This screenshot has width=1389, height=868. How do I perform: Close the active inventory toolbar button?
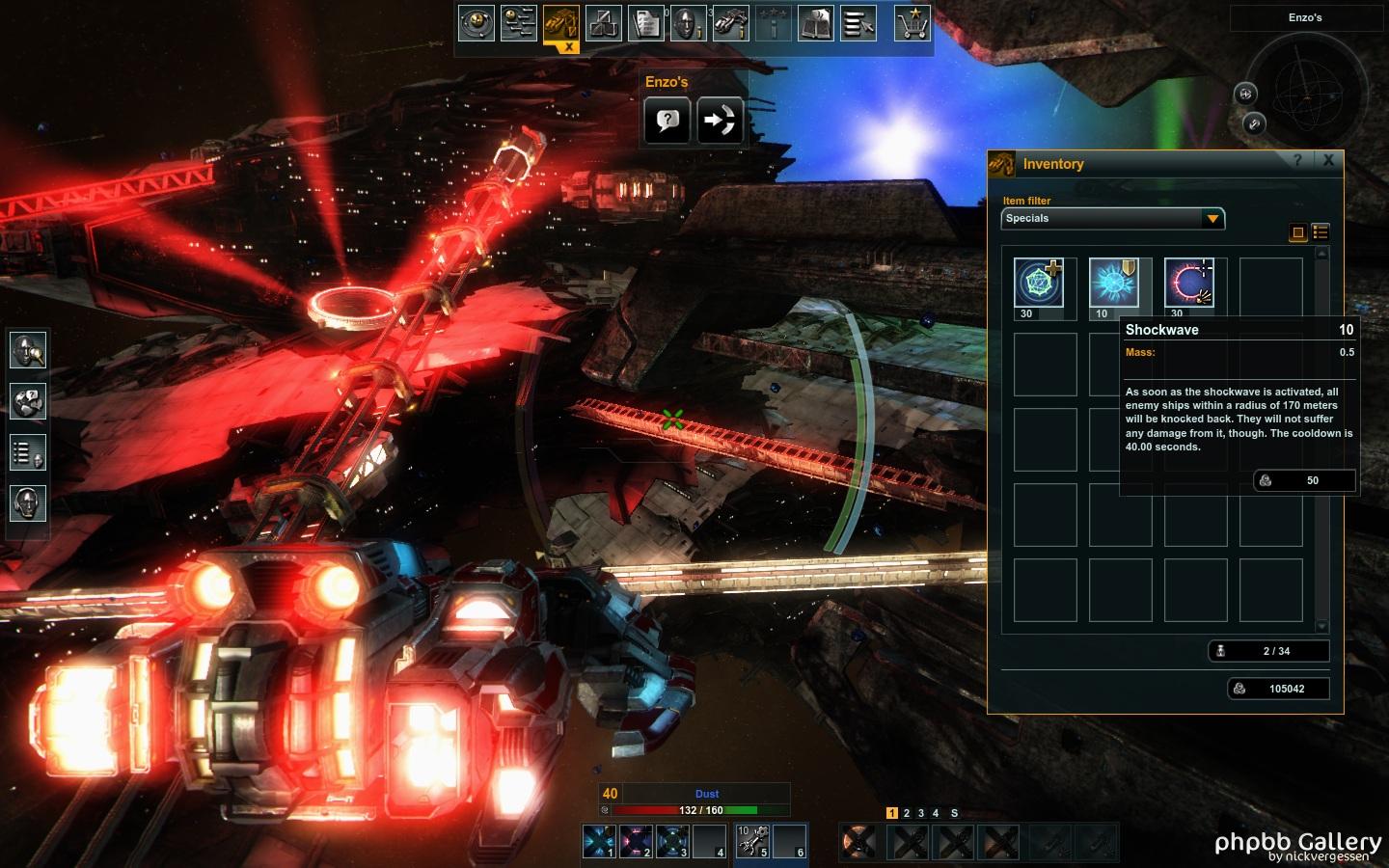click(x=569, y=46)
